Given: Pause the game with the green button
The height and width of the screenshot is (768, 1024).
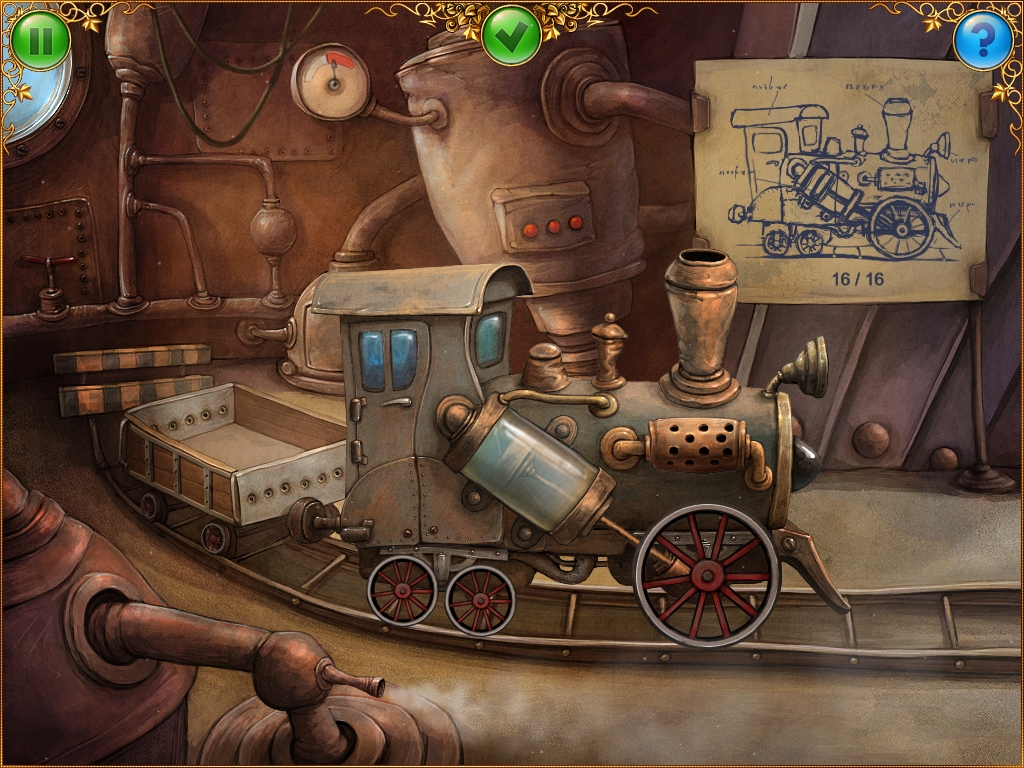Looking at the screenshot, I should point(41,41).
